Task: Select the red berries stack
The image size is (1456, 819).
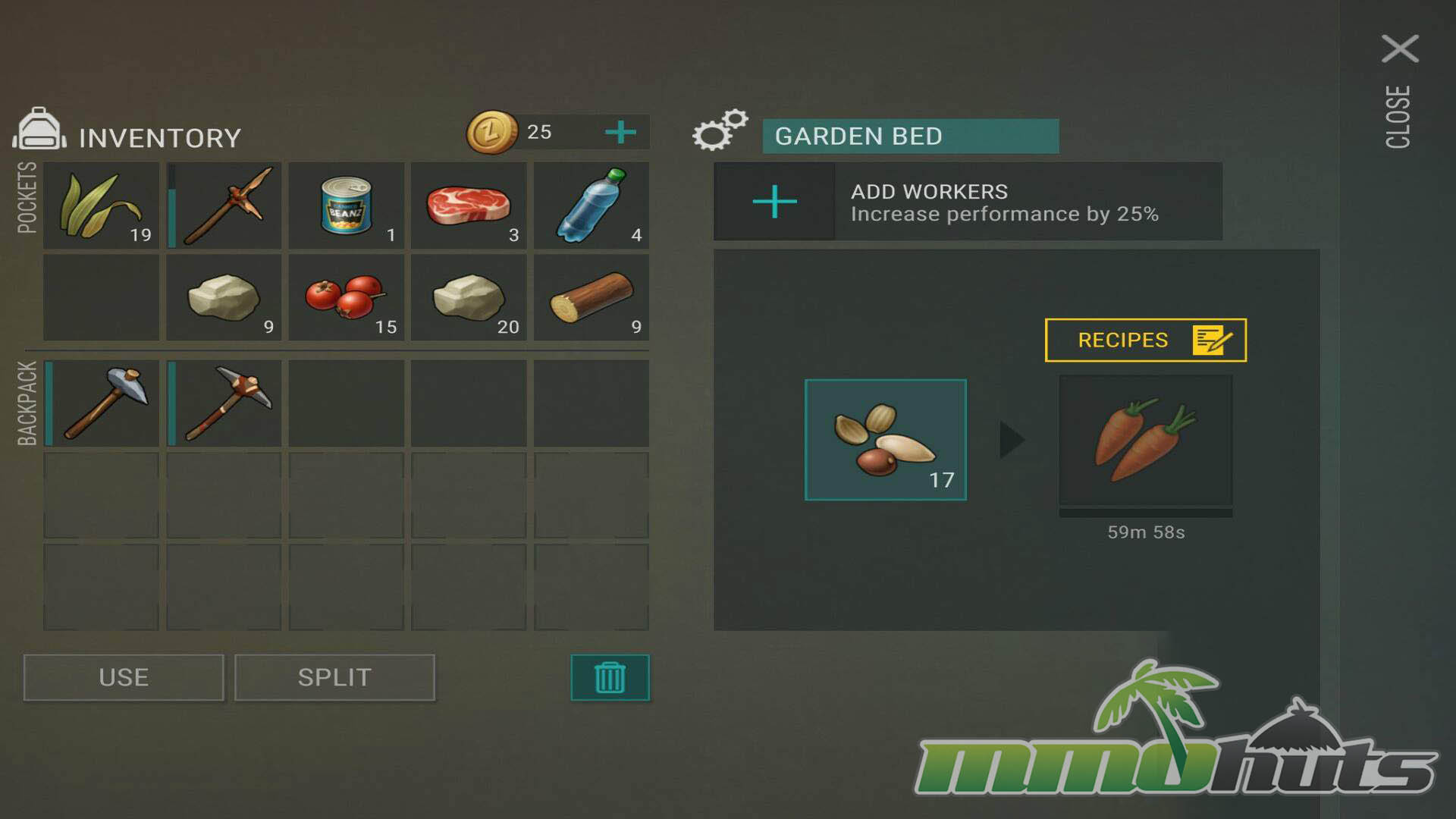Action: [347, 297]
